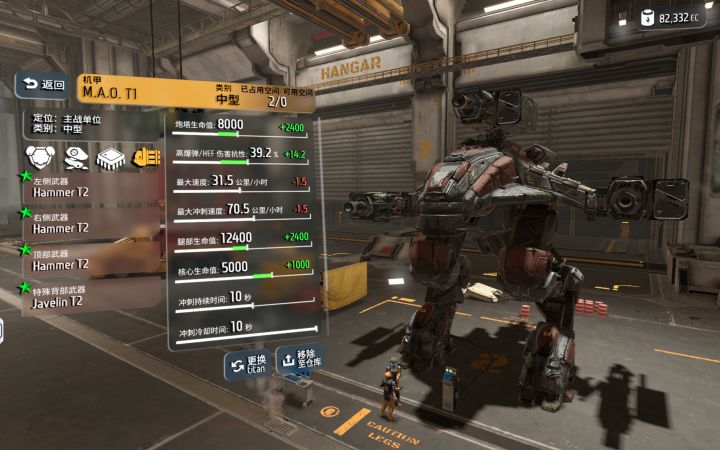Open the chip module category icon
Image resolution: width=720 pixels, height=450 pixels.
(110, 156)
